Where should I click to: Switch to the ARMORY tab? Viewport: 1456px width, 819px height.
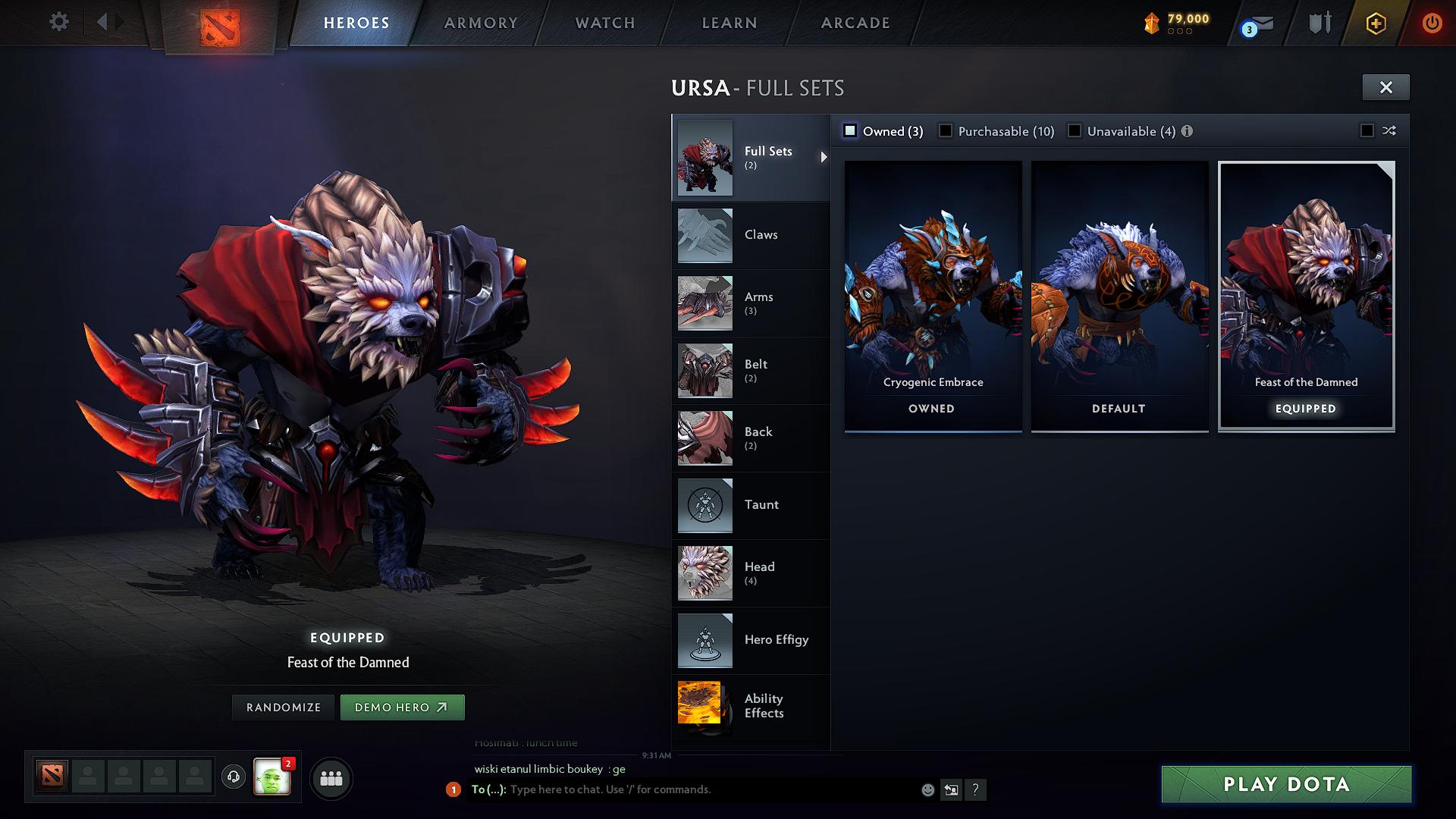tap(481, 23)
